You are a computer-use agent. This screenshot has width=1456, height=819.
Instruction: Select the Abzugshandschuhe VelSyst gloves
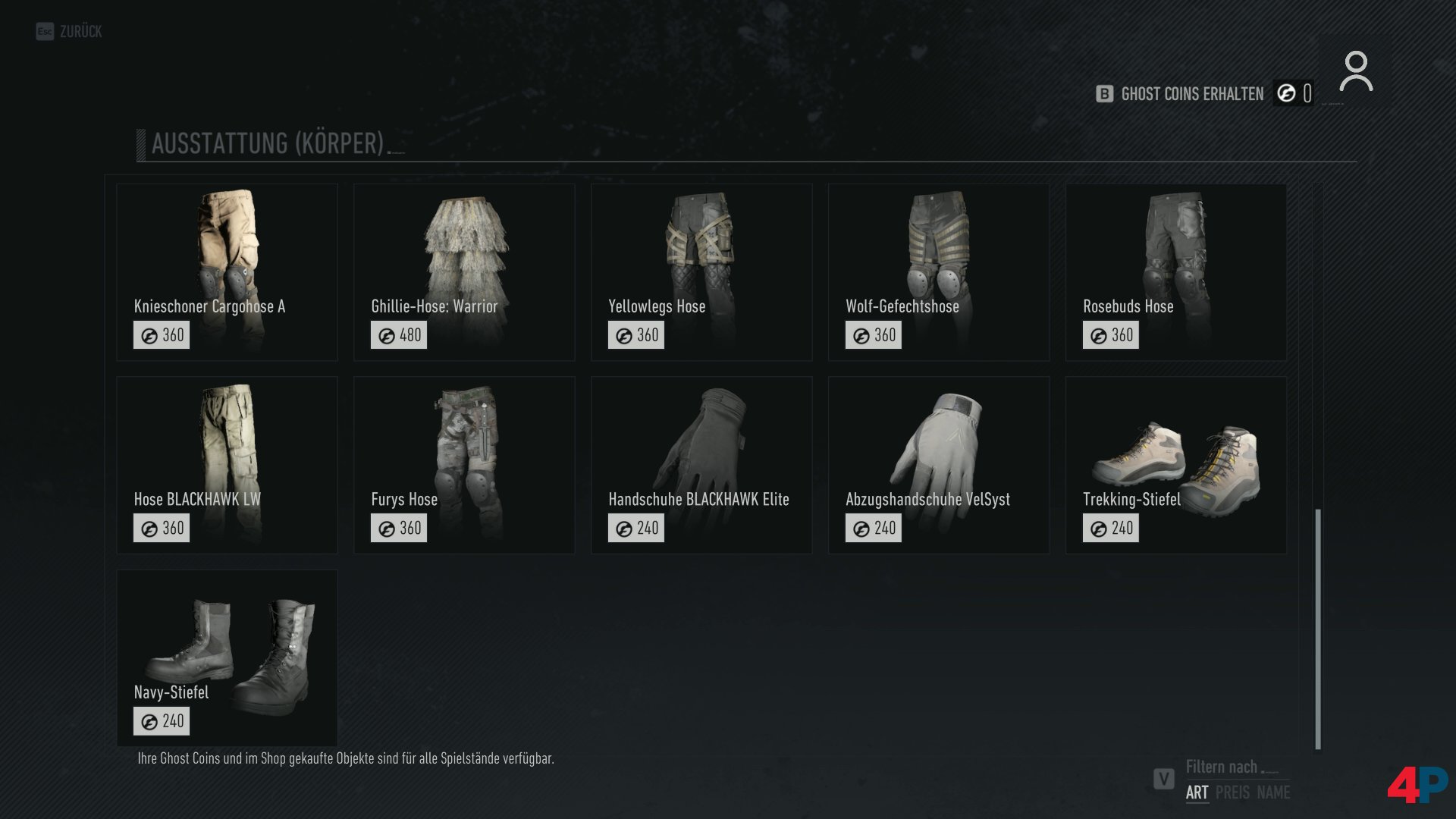[939, 465]
